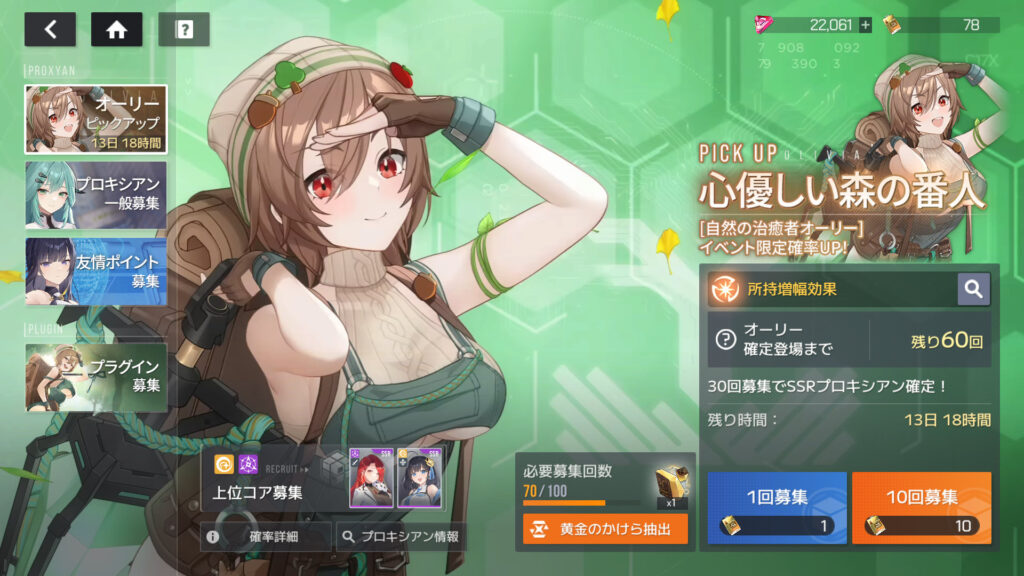Open the 友情ポイント募集 banner
This screenshot has height=576, width=1024.
tap(96, 271)
